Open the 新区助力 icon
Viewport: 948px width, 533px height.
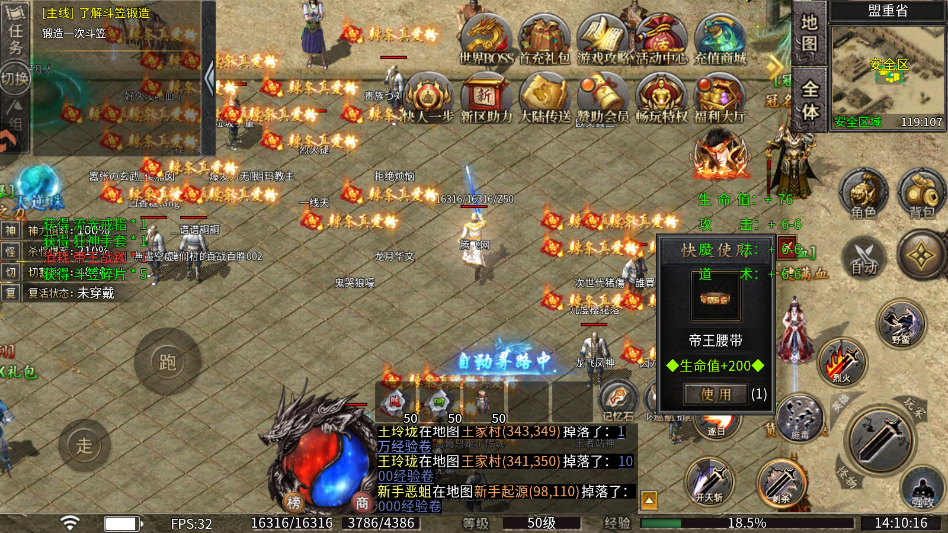click(x=486, y=98)
